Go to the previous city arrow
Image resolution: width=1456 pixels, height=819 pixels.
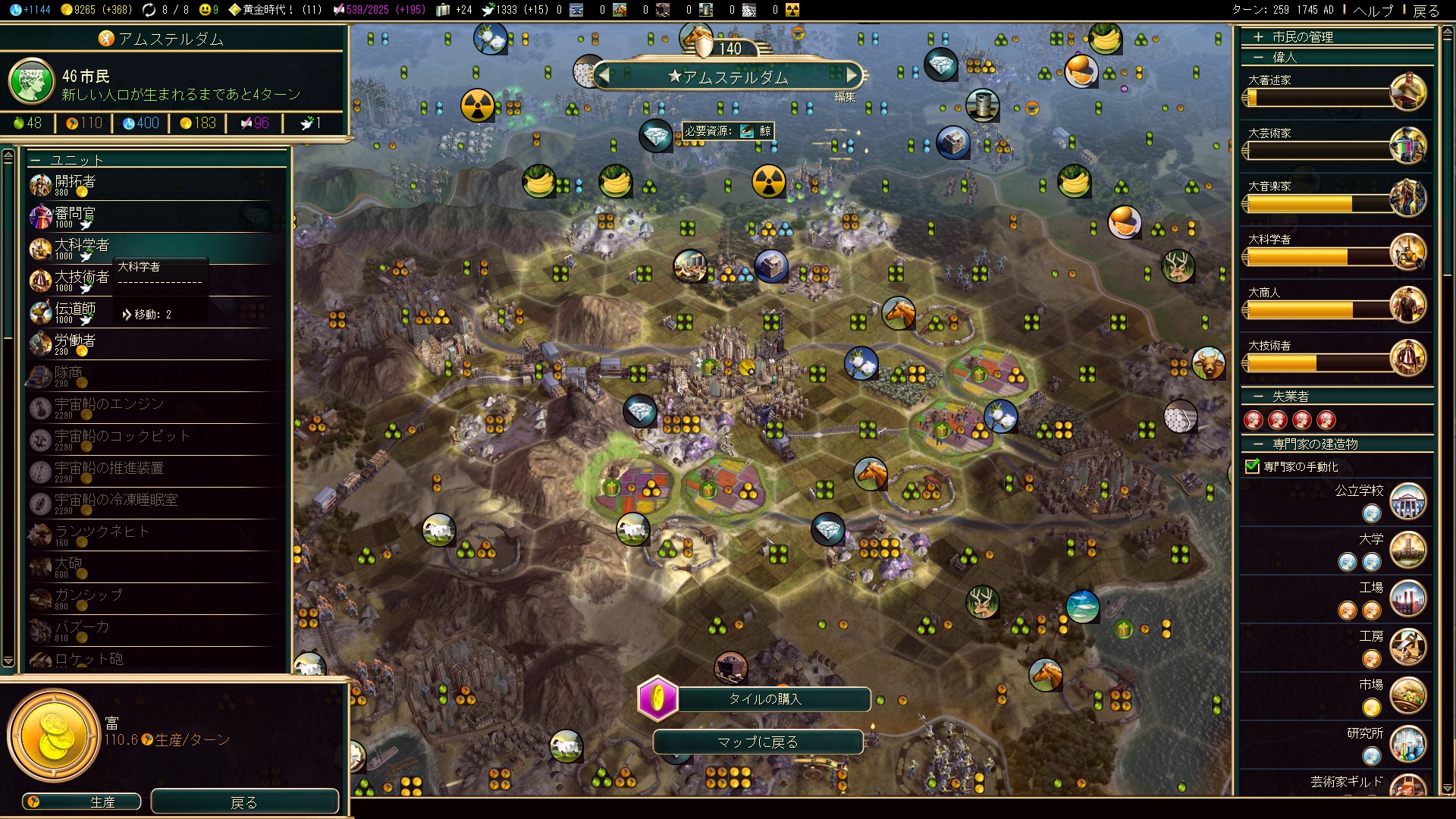click(604, 75)
